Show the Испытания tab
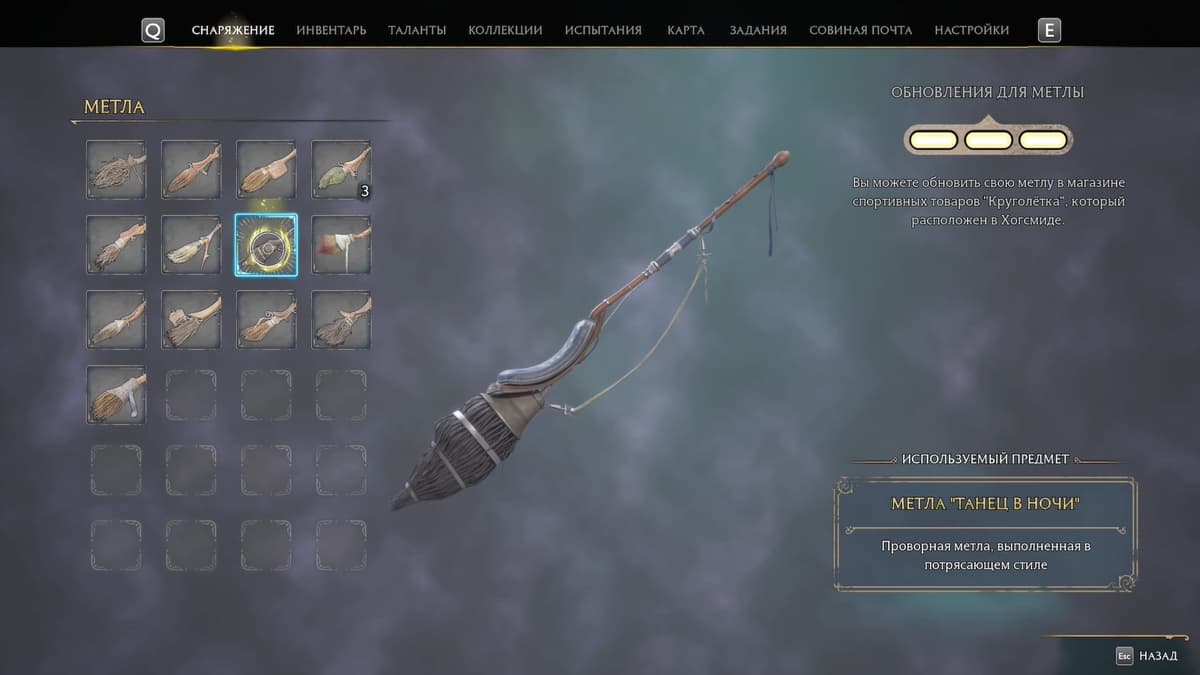The image size is (1200, 675). pyautogui.click(x=603, y=30)
